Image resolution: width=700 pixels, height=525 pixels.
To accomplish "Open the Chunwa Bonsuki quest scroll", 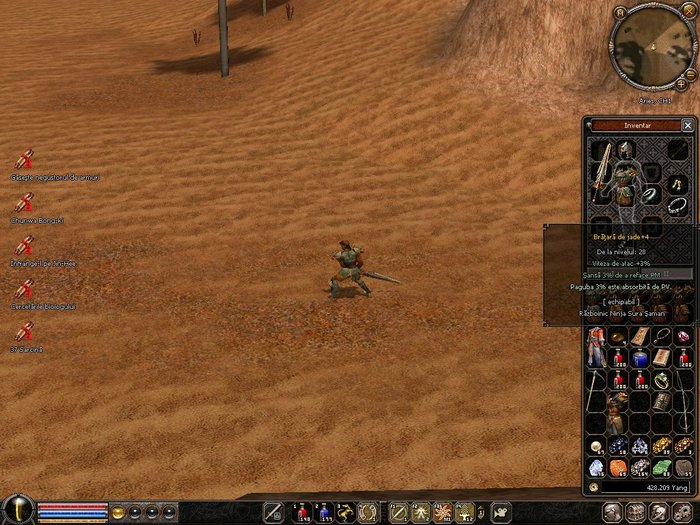I will (25, 202).
